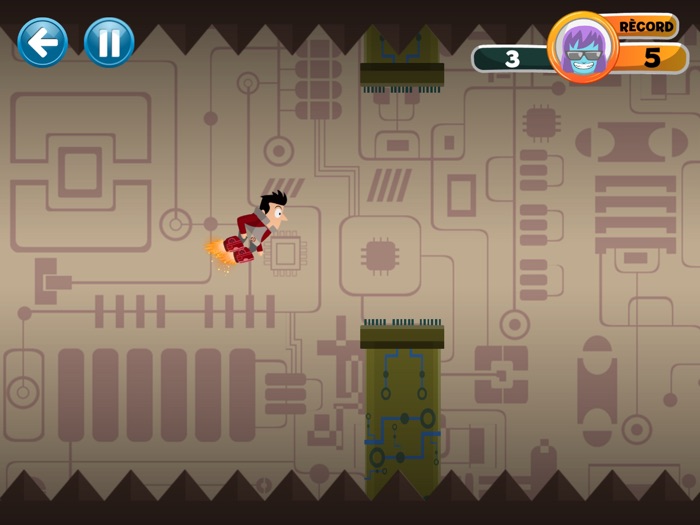The image size is (700, 525).
Task: Click the blue back arrow button
Action: [43, 42]
